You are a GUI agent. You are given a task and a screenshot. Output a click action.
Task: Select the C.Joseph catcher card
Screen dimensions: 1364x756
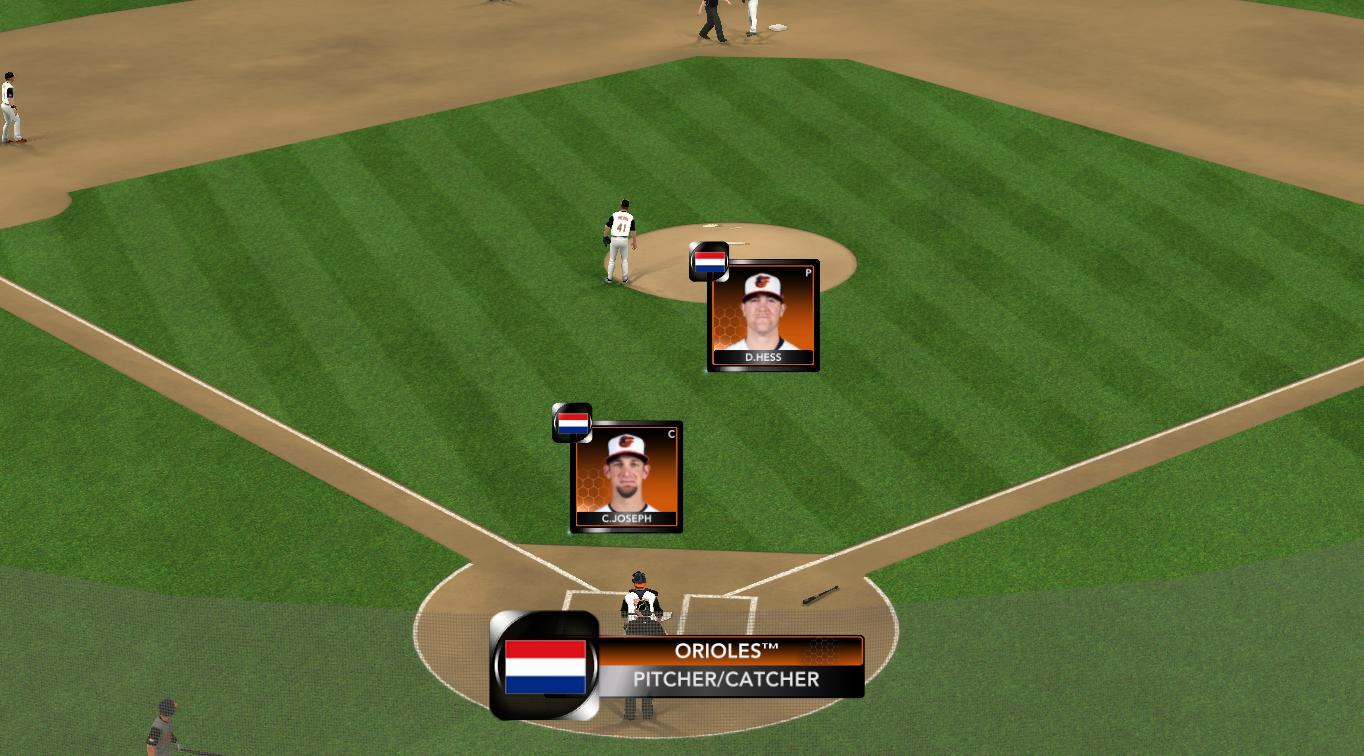click(x=627, y=476)
